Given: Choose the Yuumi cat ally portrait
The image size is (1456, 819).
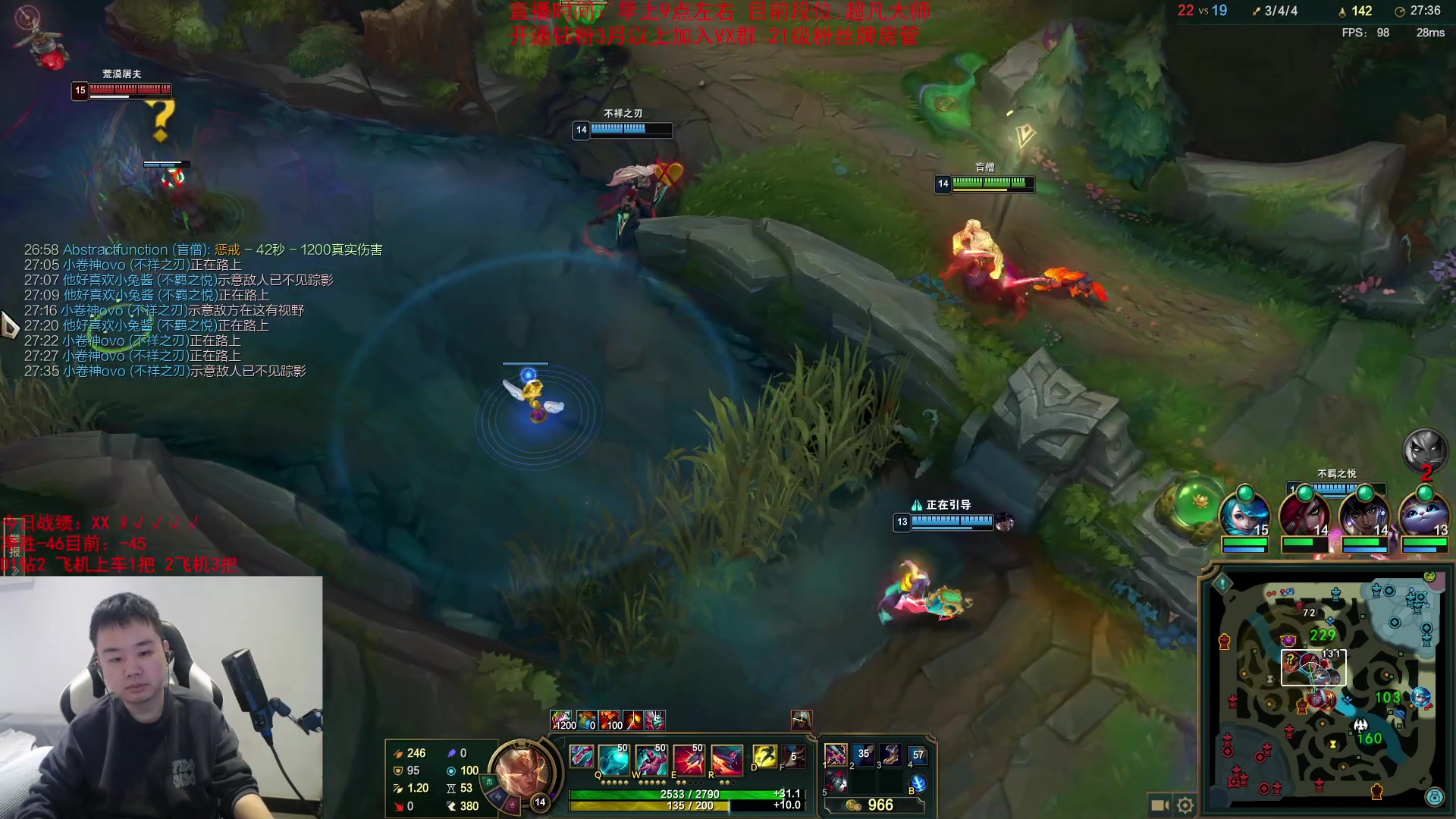Looking at the screenshot, I should [x=1424, y=513].
